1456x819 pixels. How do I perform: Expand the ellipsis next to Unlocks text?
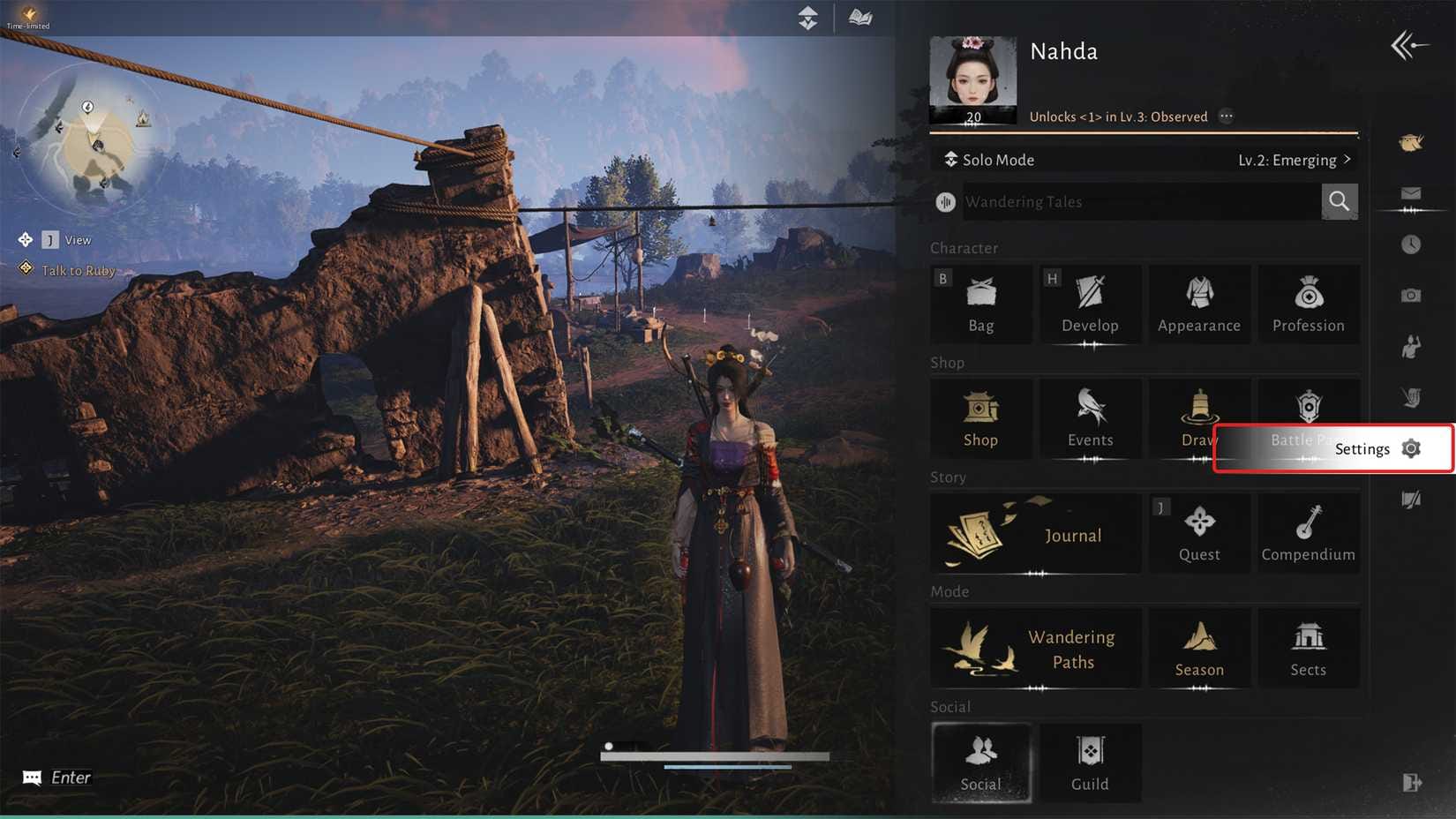(1226, 116)
